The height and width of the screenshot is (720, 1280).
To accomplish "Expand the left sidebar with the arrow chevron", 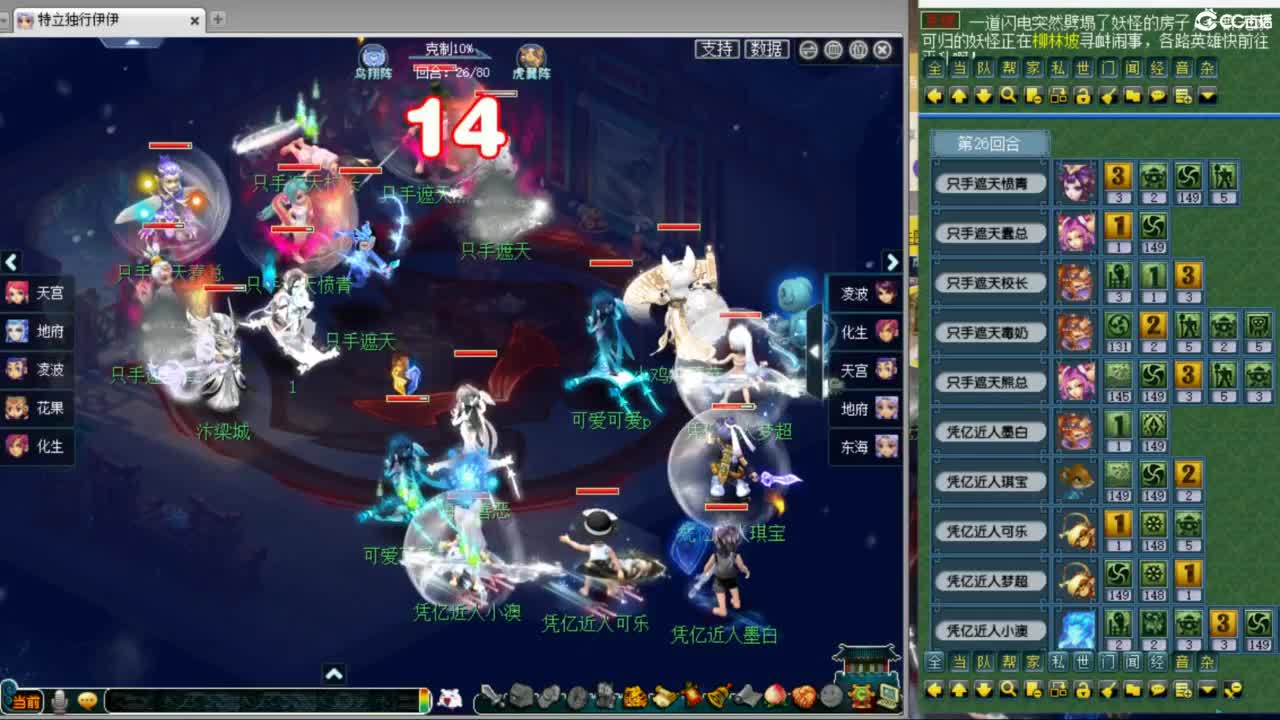I will click(11, 262).
